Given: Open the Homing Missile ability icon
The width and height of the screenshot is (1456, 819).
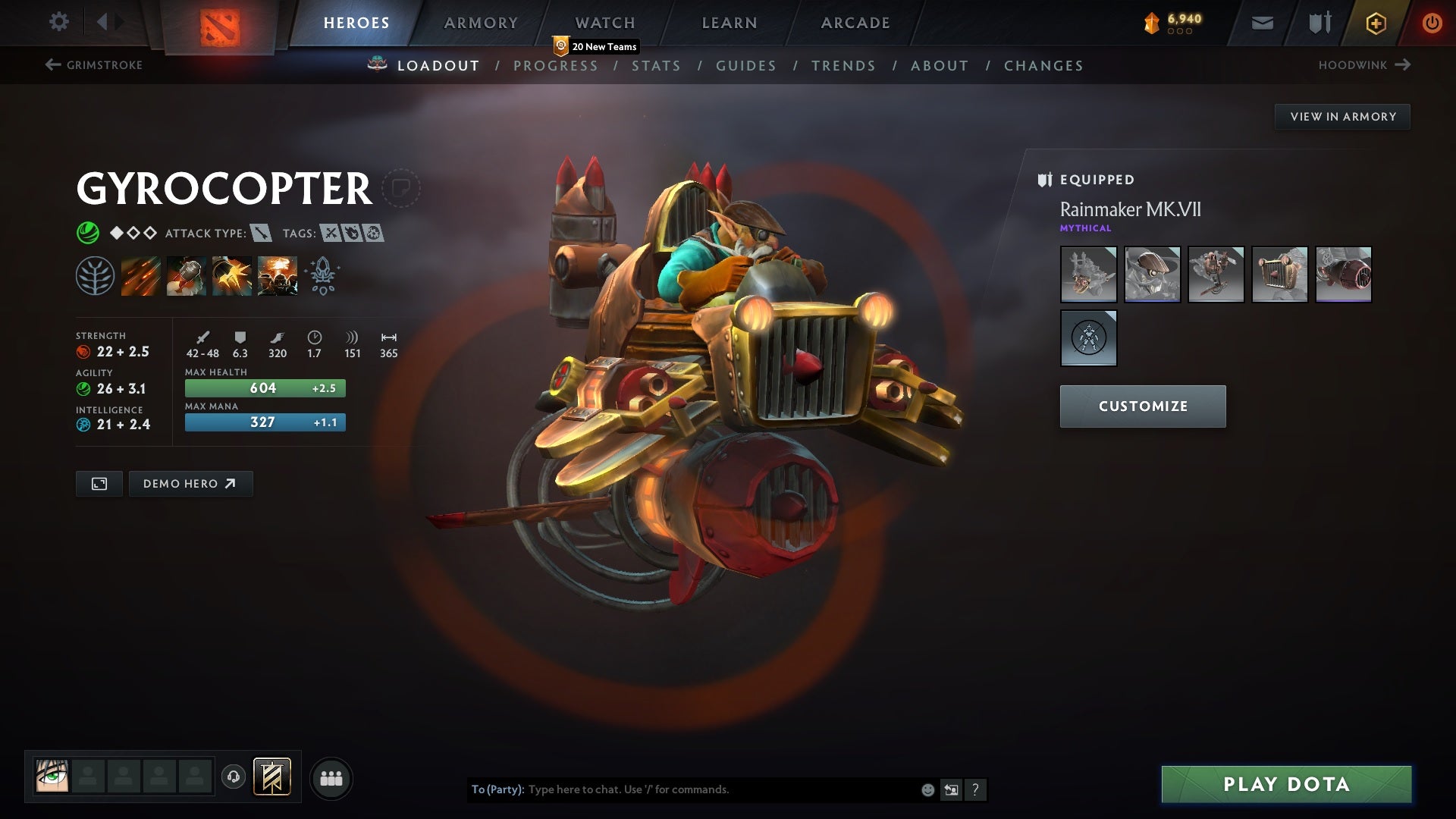Looking at the screenshot, I should (x=186, y=275).
